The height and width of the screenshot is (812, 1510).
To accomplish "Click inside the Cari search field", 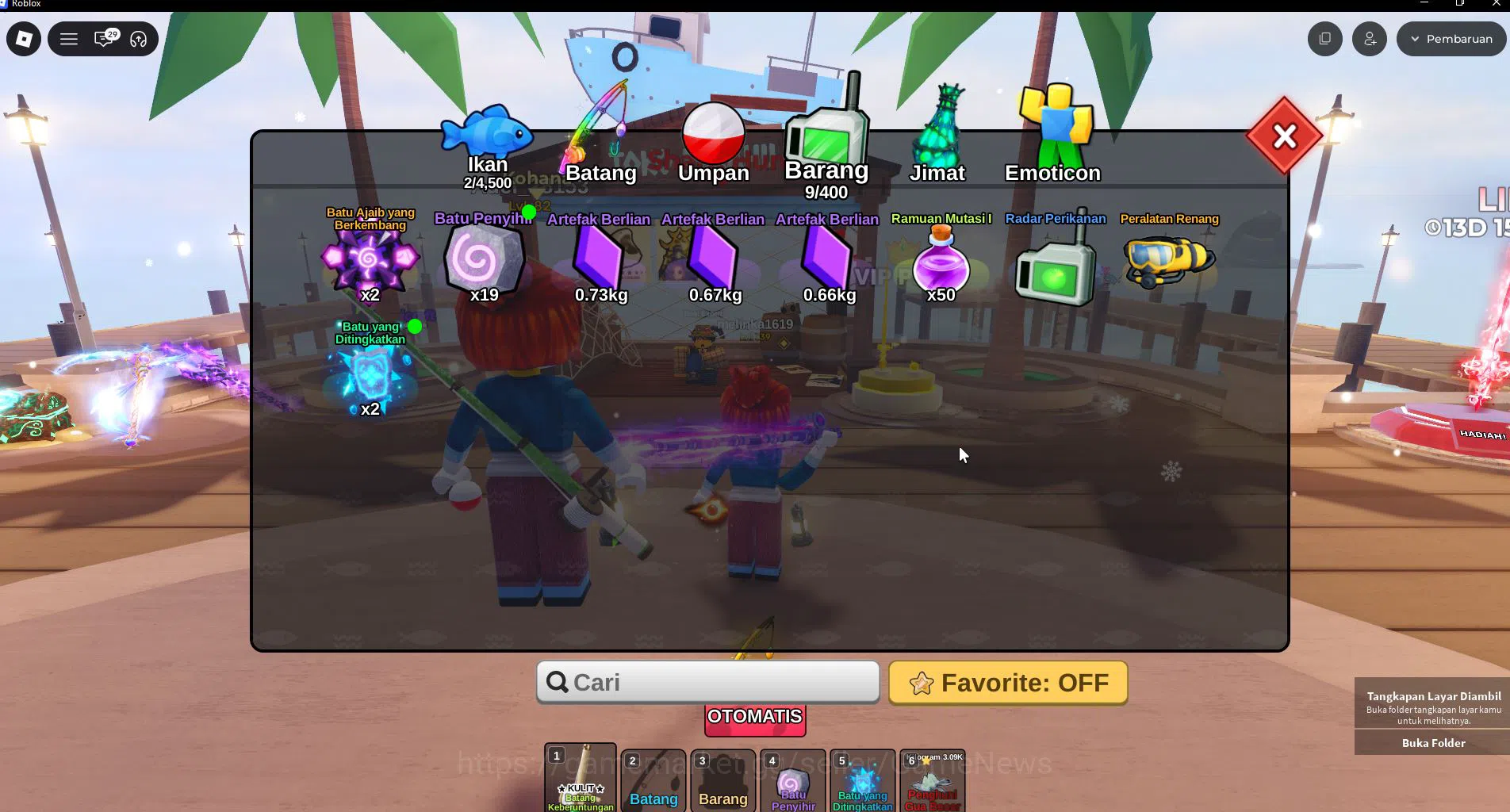I will pyautogui.click(x=707, y=682).
